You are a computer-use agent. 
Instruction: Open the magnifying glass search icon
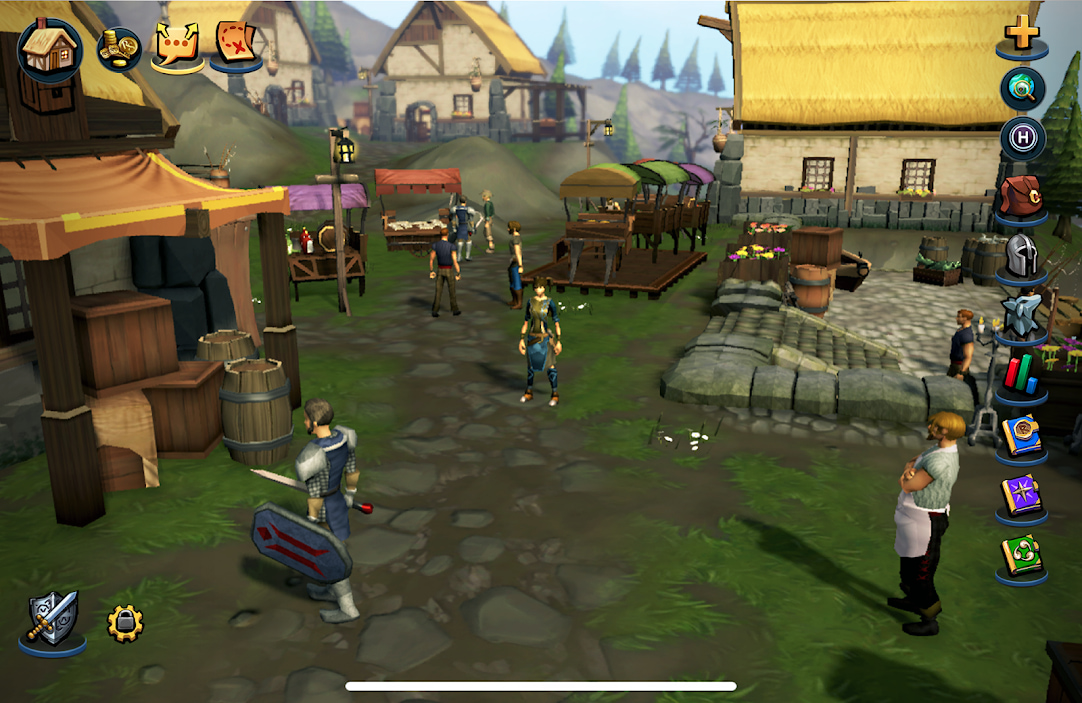1022,89
